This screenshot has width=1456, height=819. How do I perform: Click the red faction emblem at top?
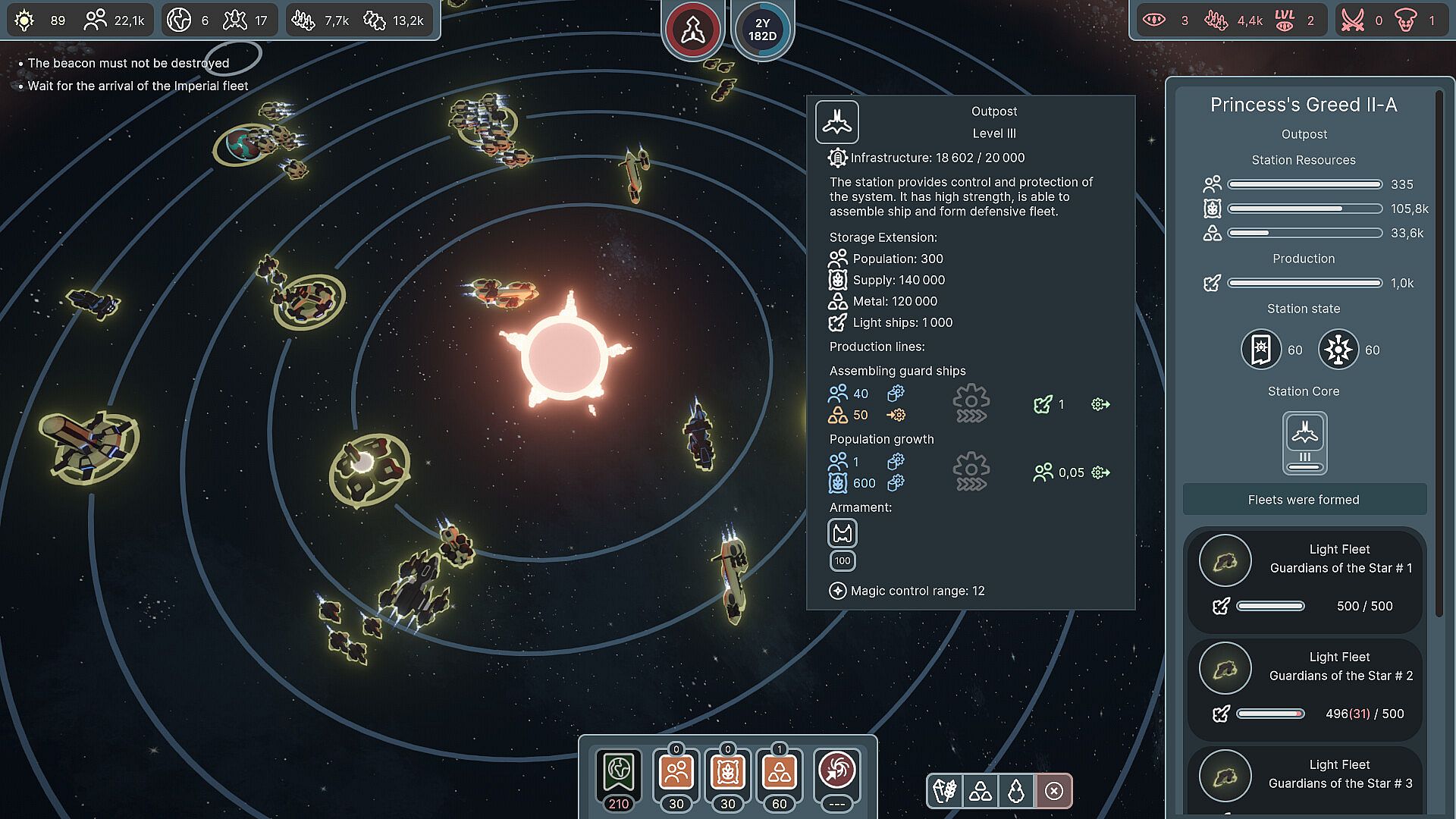click(x=692, y=30)
